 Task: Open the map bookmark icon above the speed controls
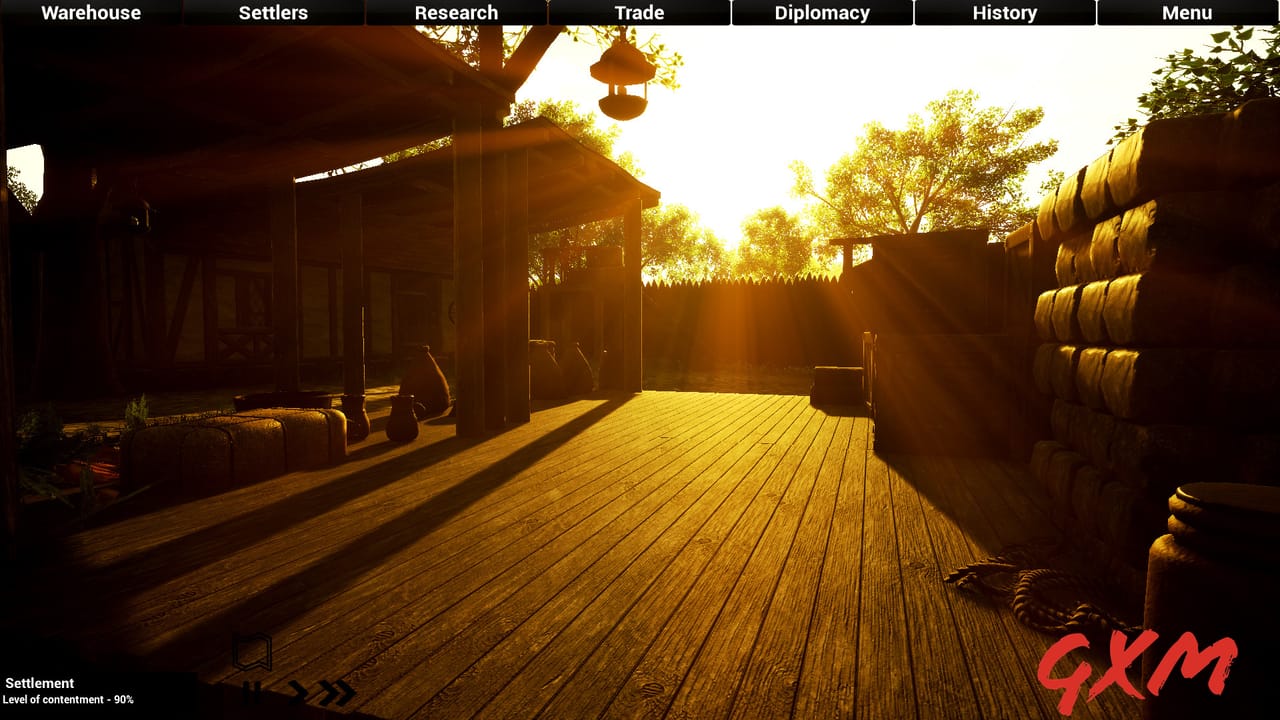252,650
